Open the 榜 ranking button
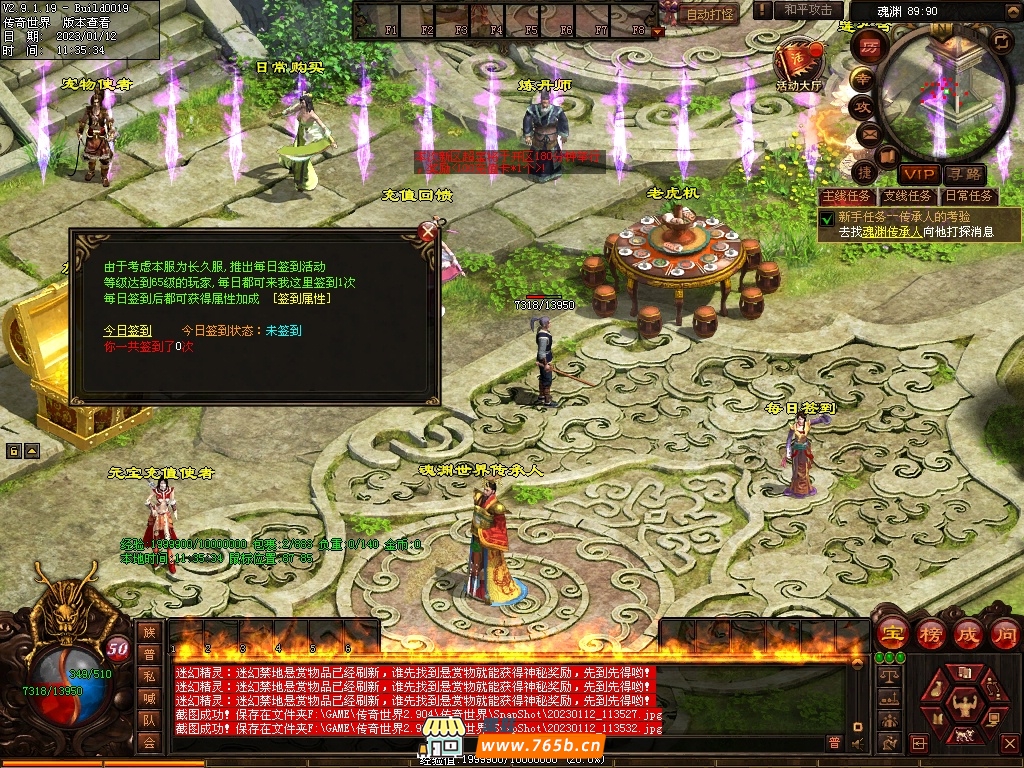1024x768 pixels. pyautogui.click(x=930, y=634)
